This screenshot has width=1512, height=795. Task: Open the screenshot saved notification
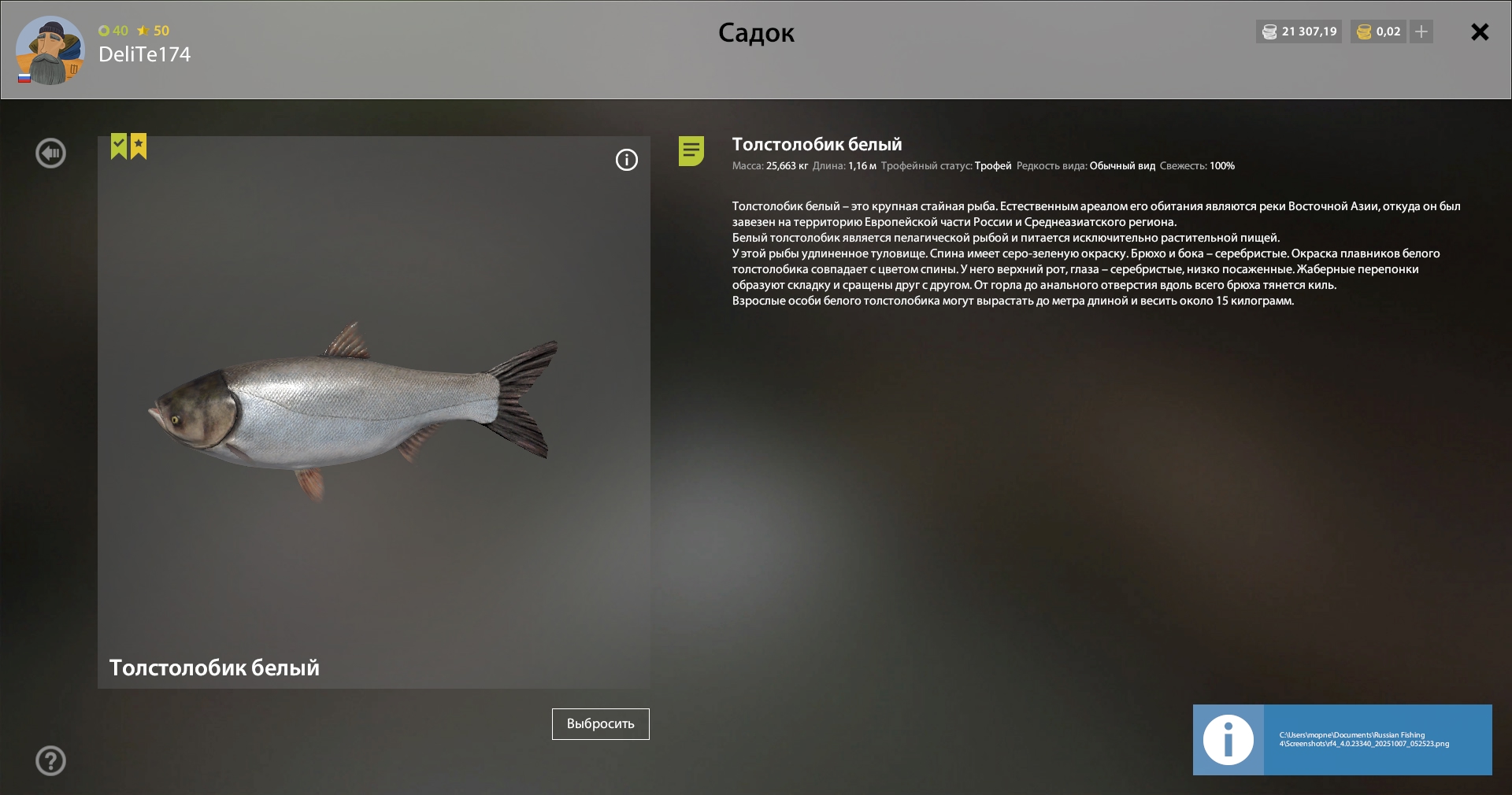click(x=1342, y=740)
